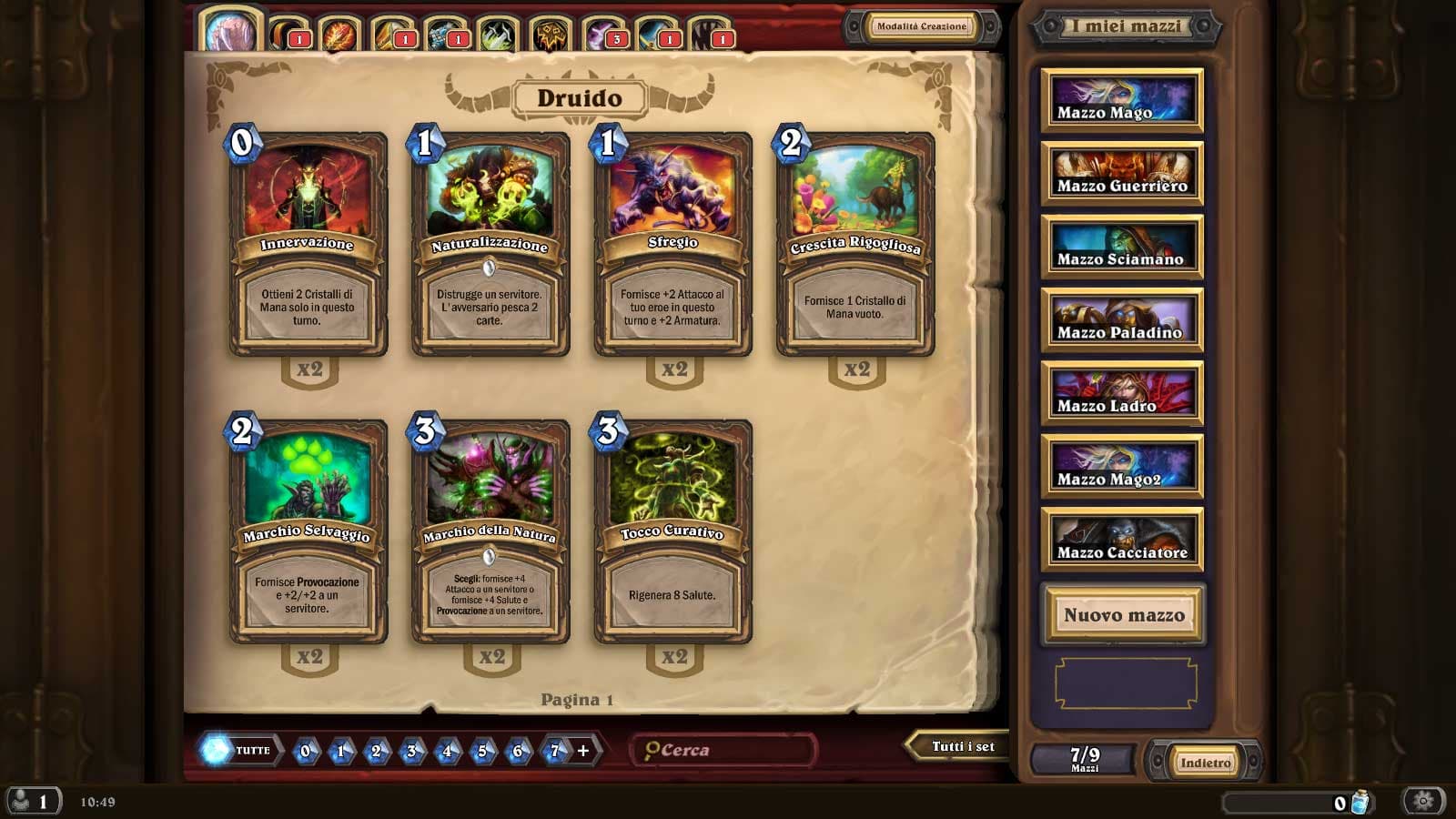Viewport: 1456px width, 819px height.
Task: Choose the Sfregio card
Action: [x=672, y=244]
